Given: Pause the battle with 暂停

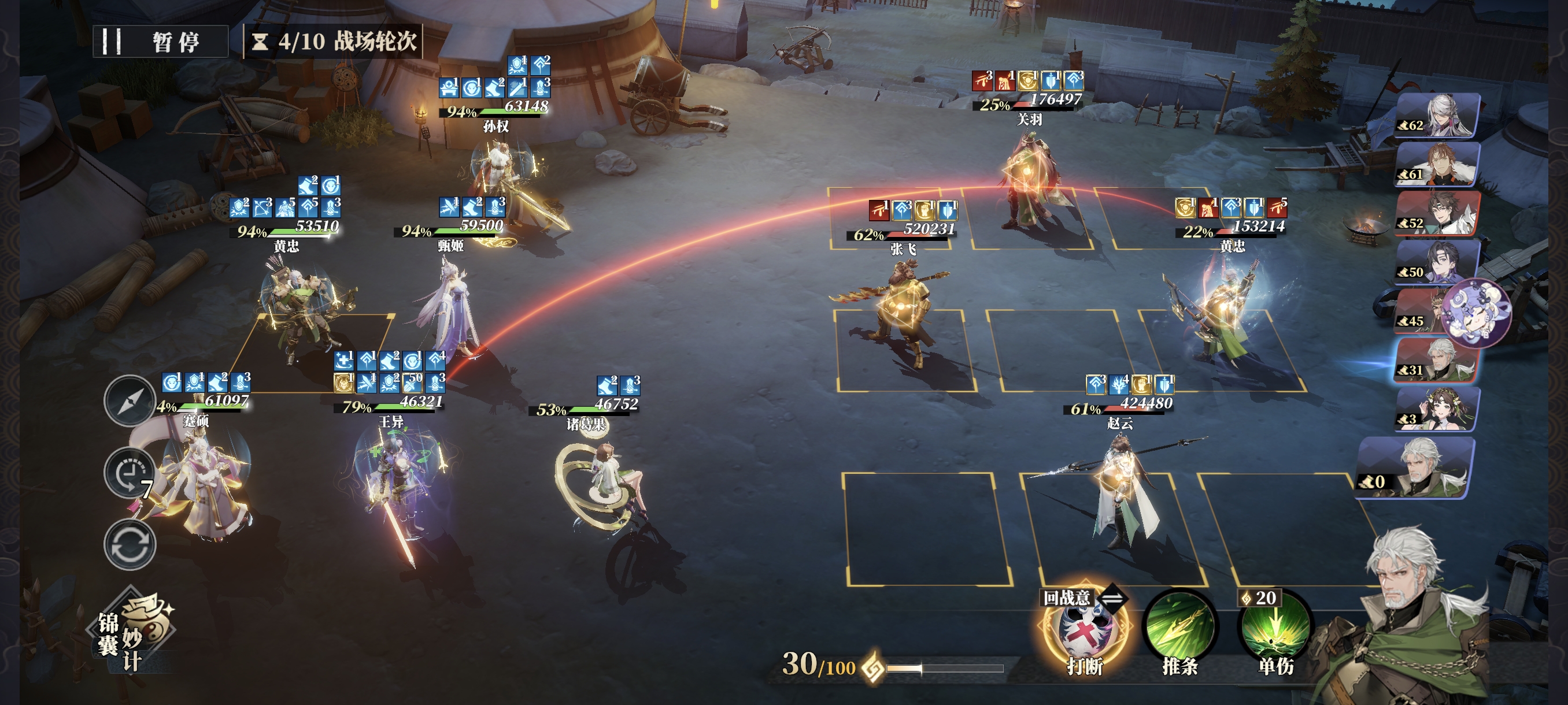Looking at the screenshot, I should tap(161, 42).
